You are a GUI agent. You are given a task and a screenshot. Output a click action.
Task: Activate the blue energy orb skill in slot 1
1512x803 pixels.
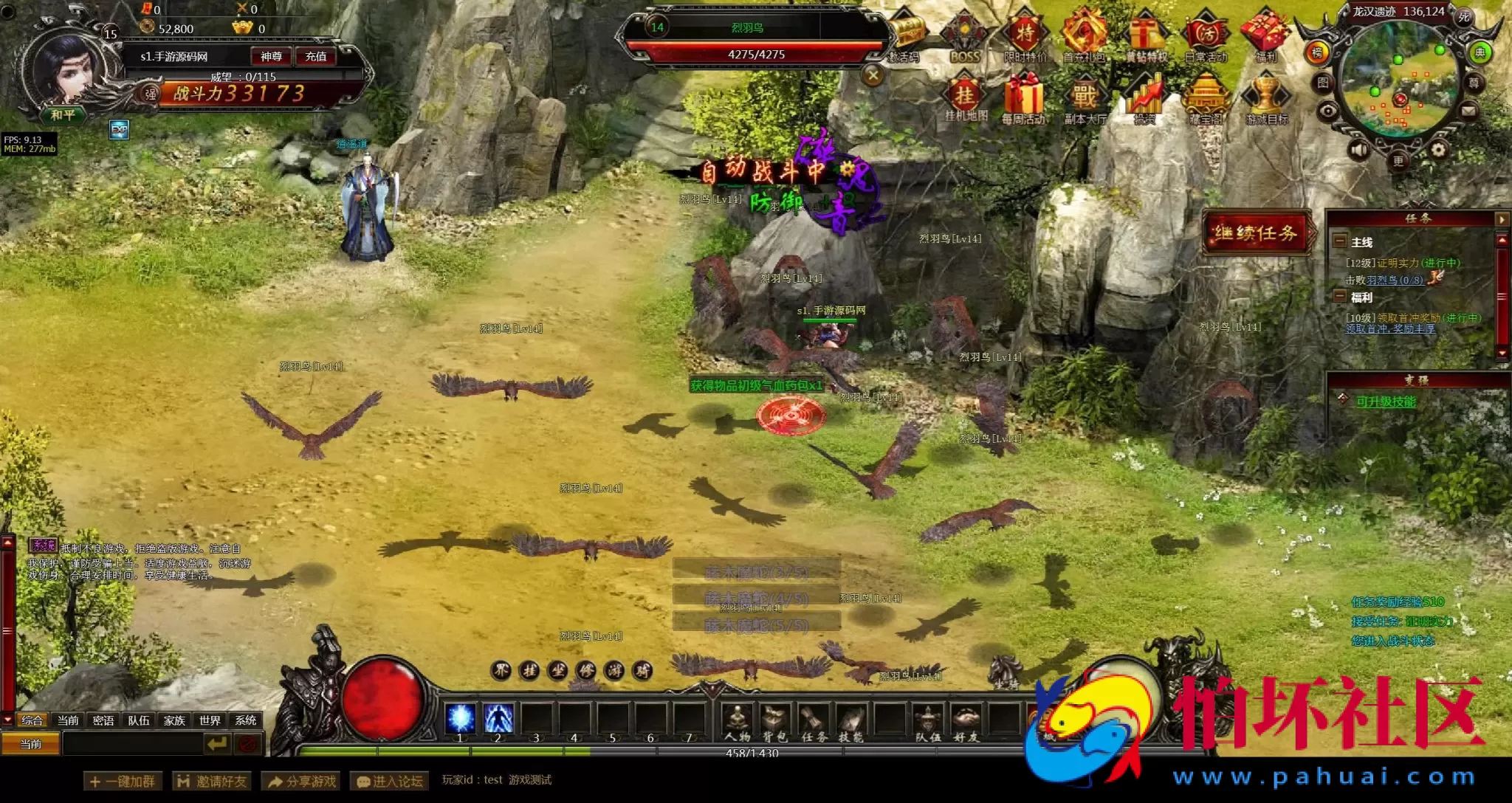(x=461, y=718)
